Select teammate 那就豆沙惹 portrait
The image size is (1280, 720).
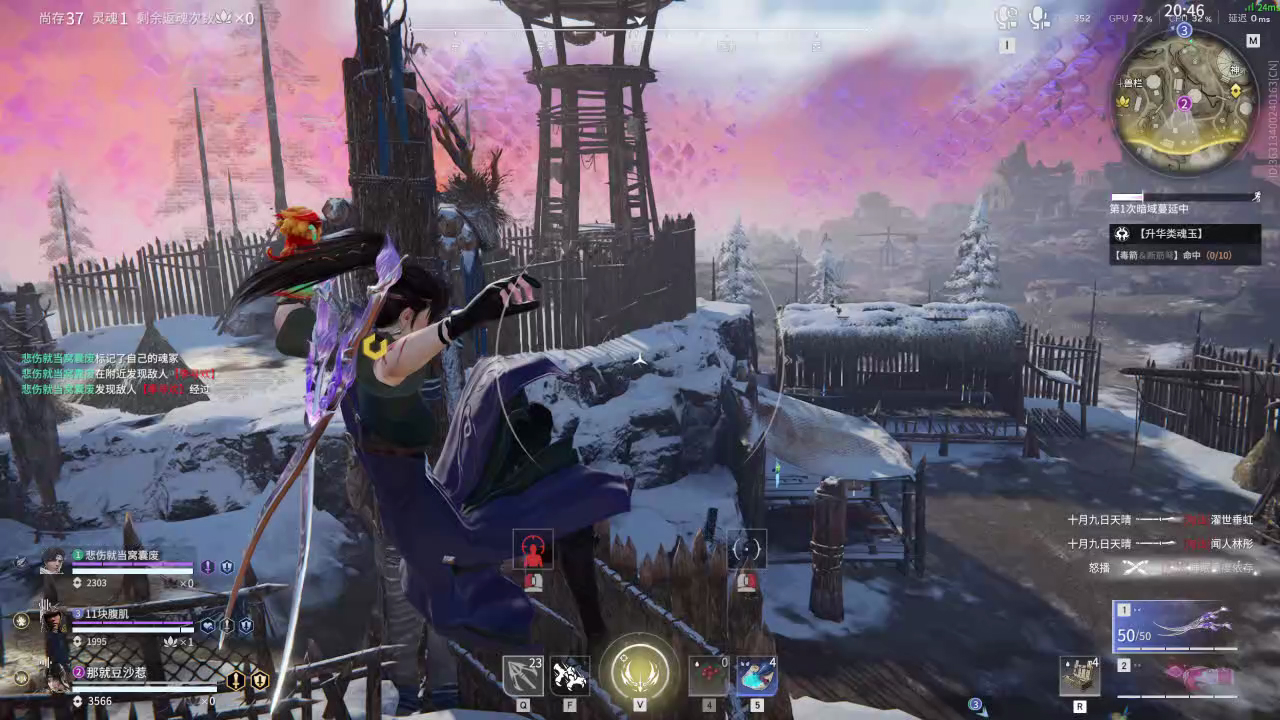(x=52, y=678)
